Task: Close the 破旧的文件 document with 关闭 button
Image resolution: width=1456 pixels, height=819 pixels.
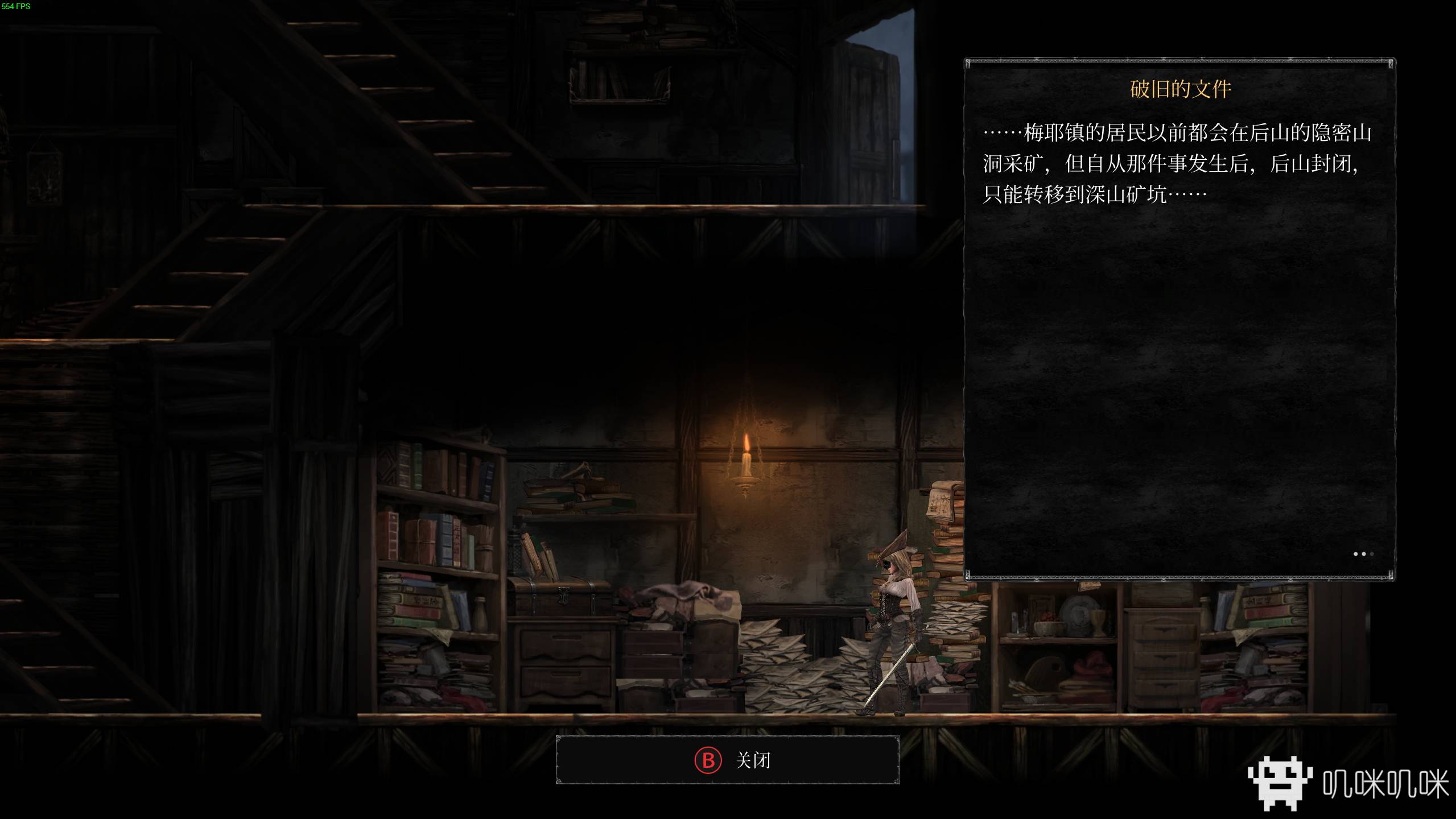Action: pos(727,760)
